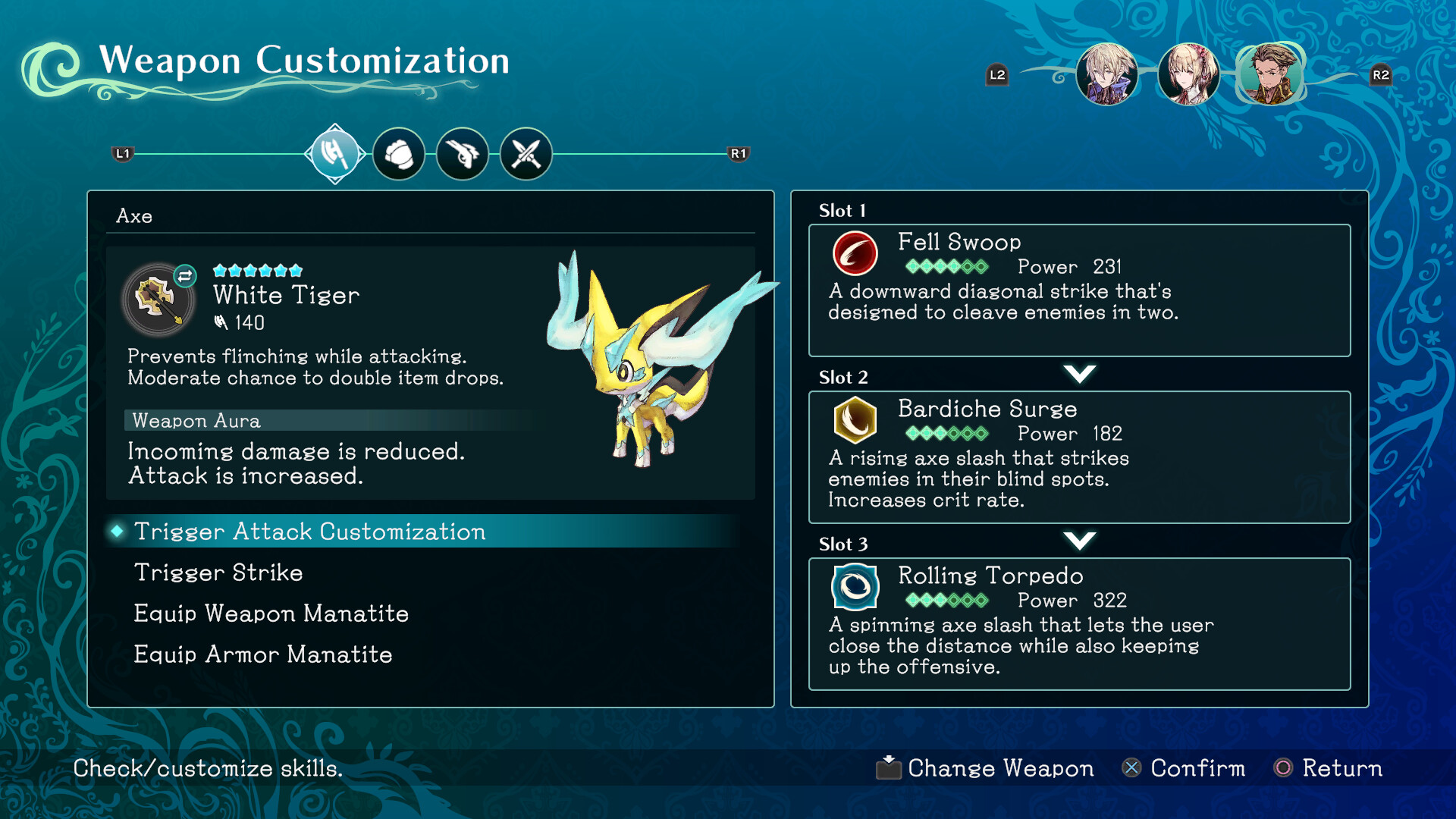1456x819 pixels.
Task: Expand Slot 2 using the down chevron
Action: pos(1080,373)
